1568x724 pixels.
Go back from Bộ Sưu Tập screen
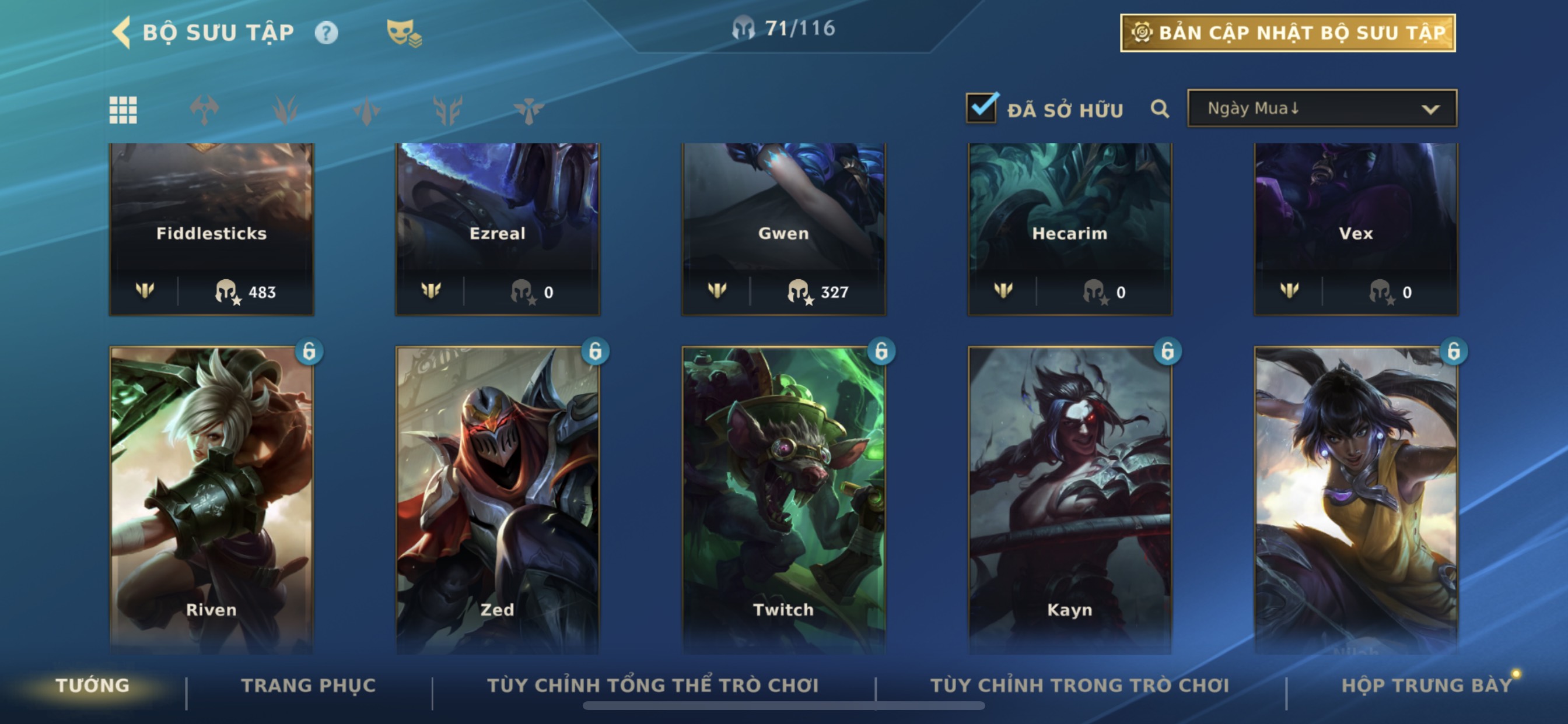(122, 32)
